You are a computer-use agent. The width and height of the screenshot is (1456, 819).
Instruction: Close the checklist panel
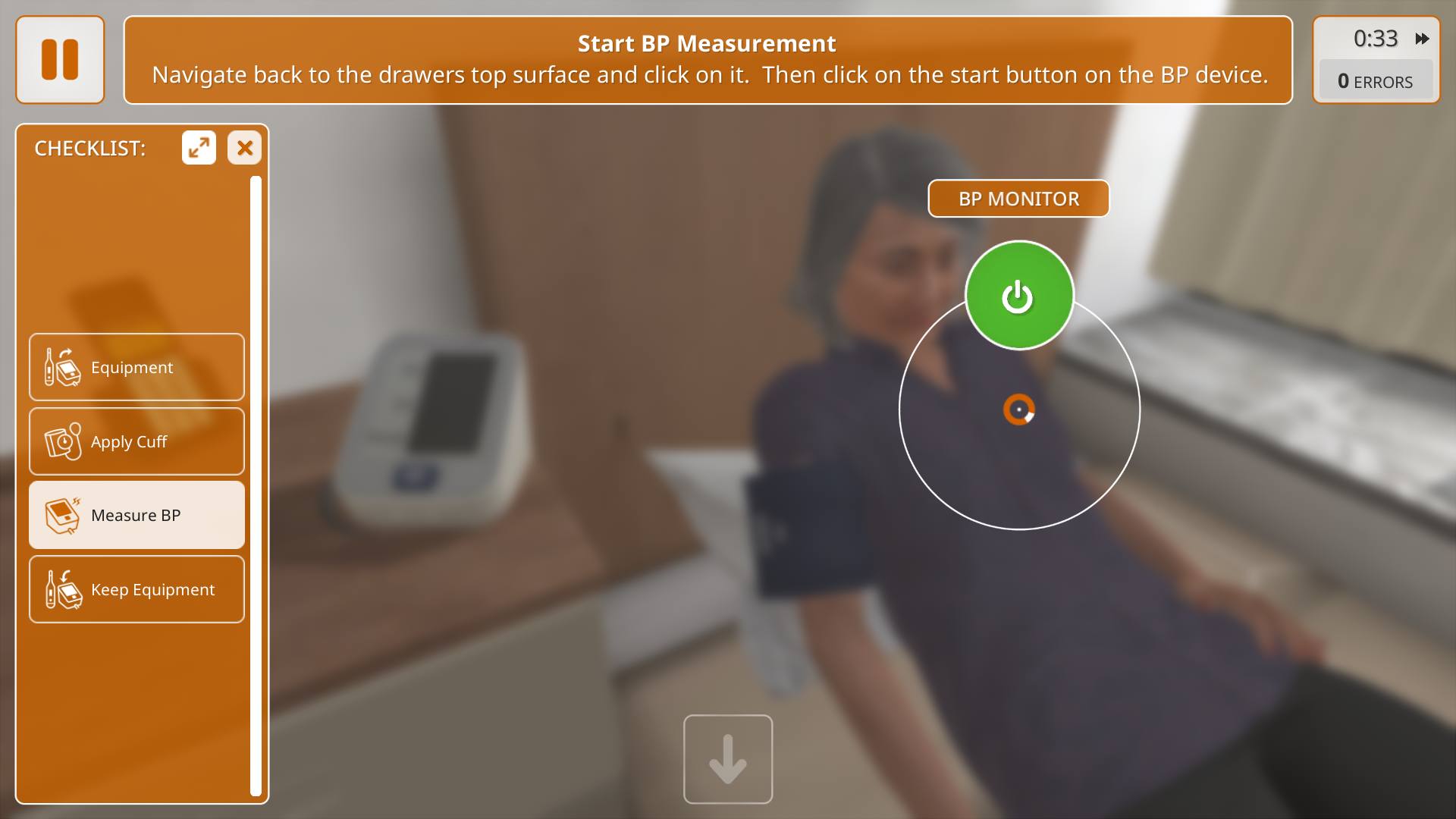(x=244, y=147)
